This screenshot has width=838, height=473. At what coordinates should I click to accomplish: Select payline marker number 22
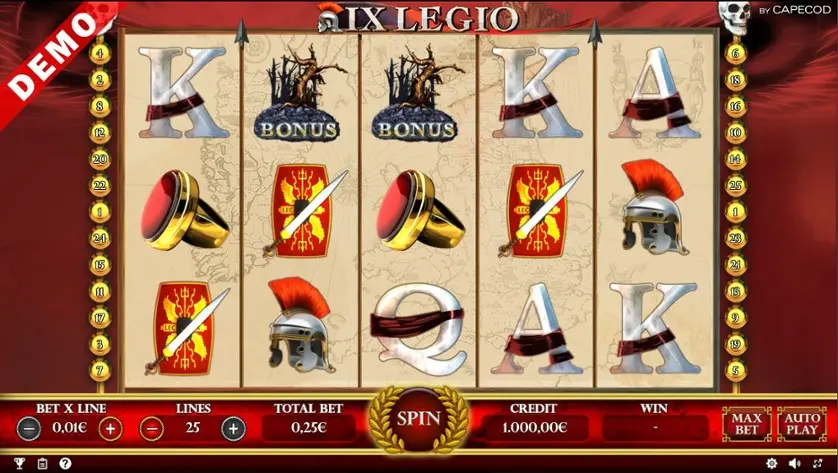tap(100, 185)
